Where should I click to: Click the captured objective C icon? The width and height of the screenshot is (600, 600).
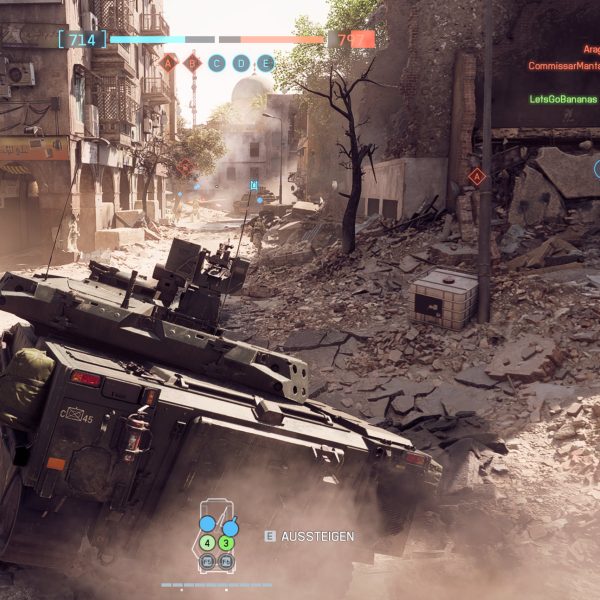tap(217, 63)
